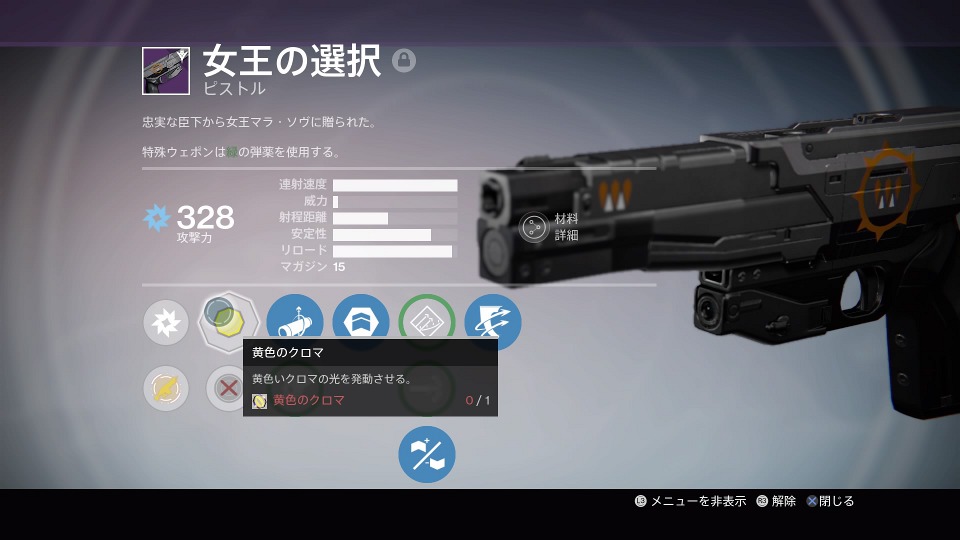Activate the blue helmet-shaped perk node
The height and width of the screenshot is (540, 960).
click(x=361, y=322)
